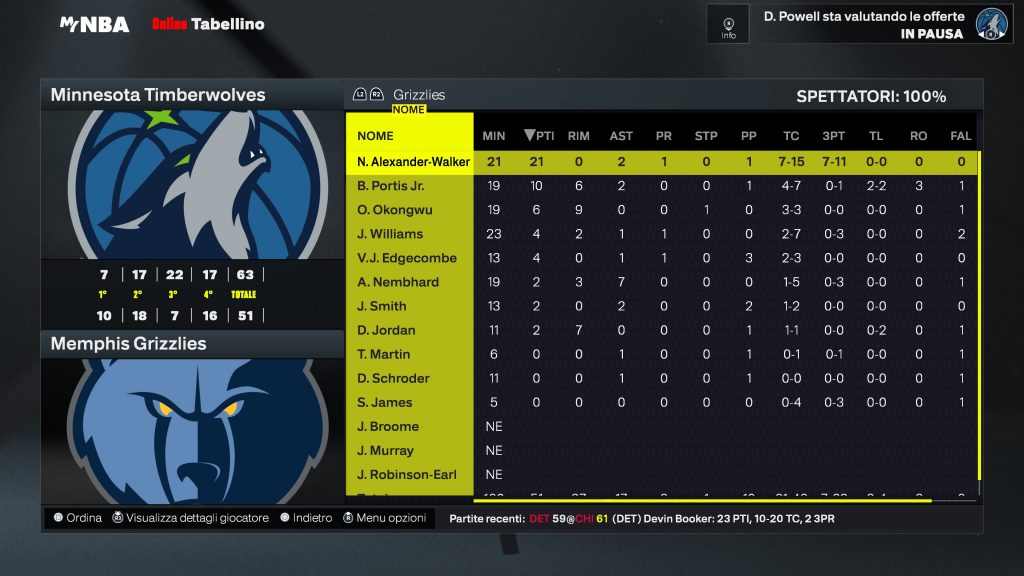The height and width of the screenshot is (576, 1024).
Task: Select D. Jordan in the table
Action: click(386, 330)
